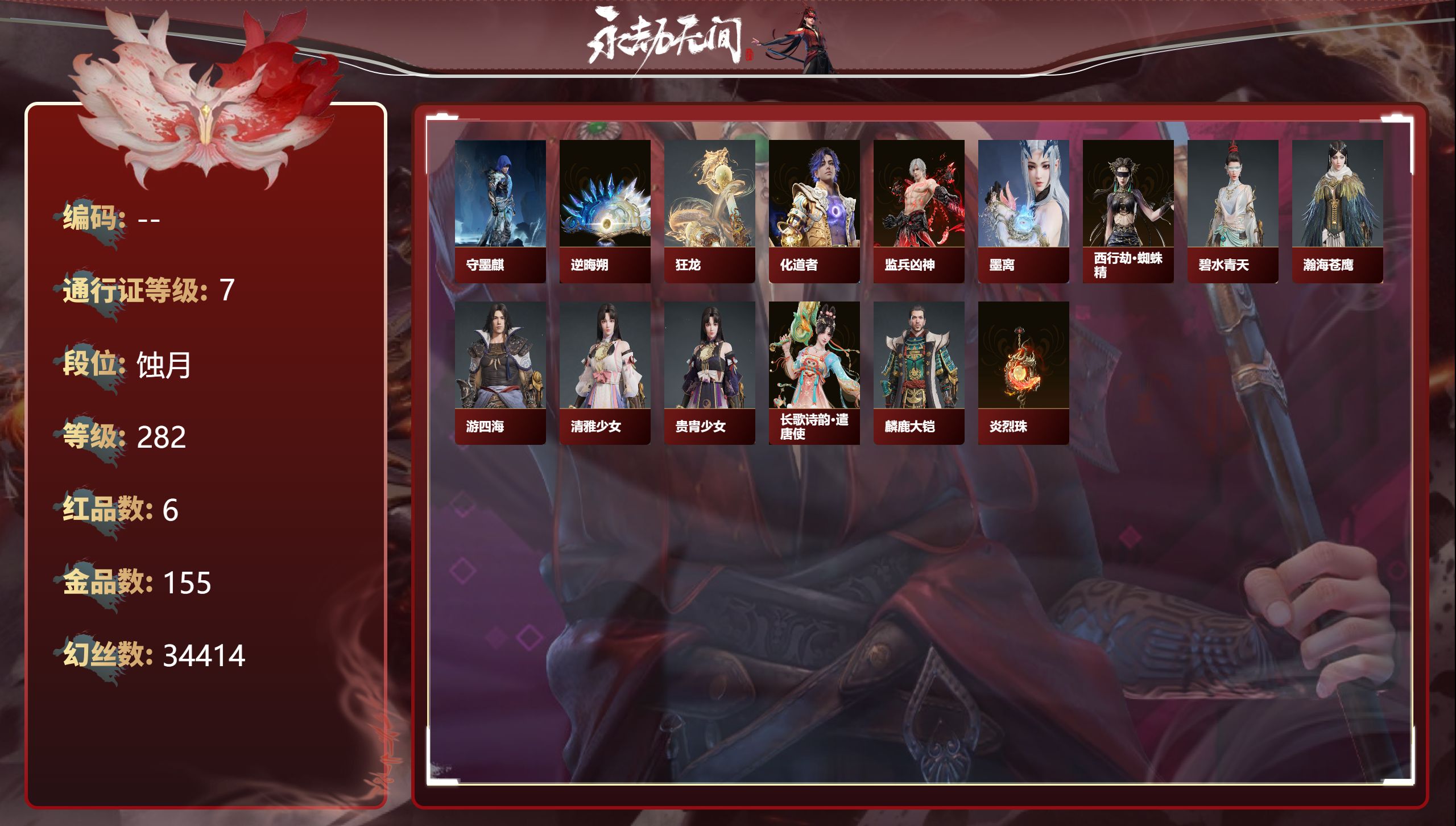Screen dimensions: 1456x826
Task: Select the 炎烈珠 fire orb card
Action: (1023, 373)
